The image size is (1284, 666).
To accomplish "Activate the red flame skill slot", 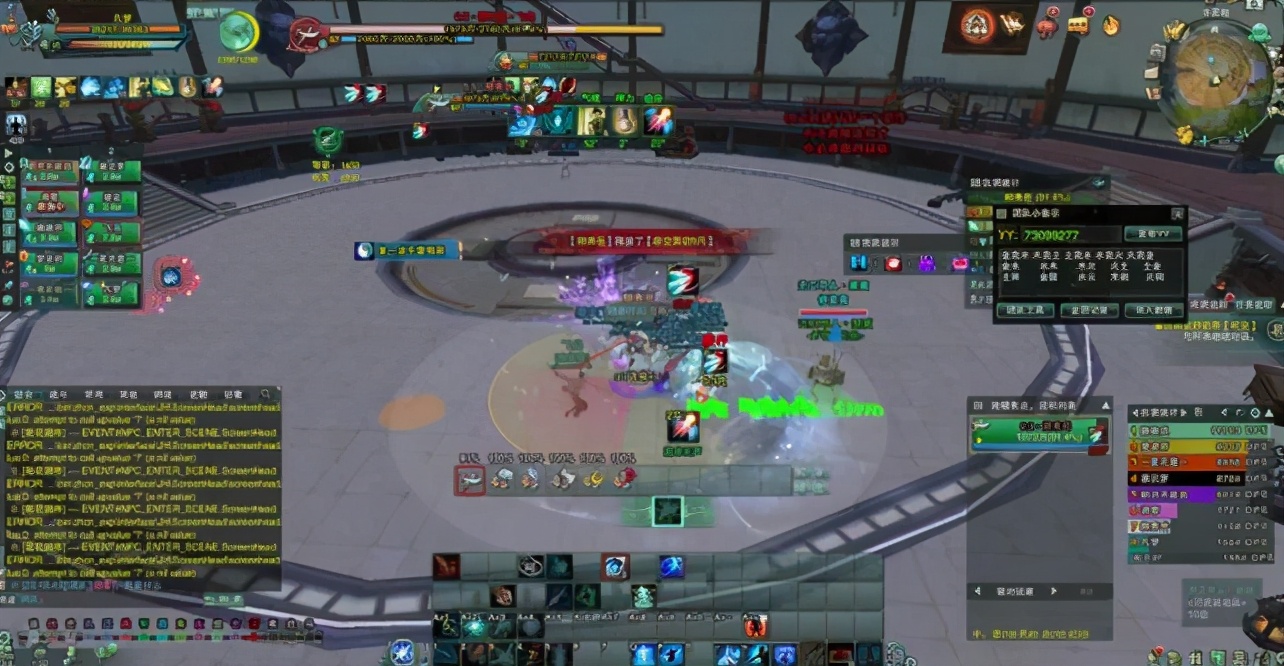I will click(445, 566).
